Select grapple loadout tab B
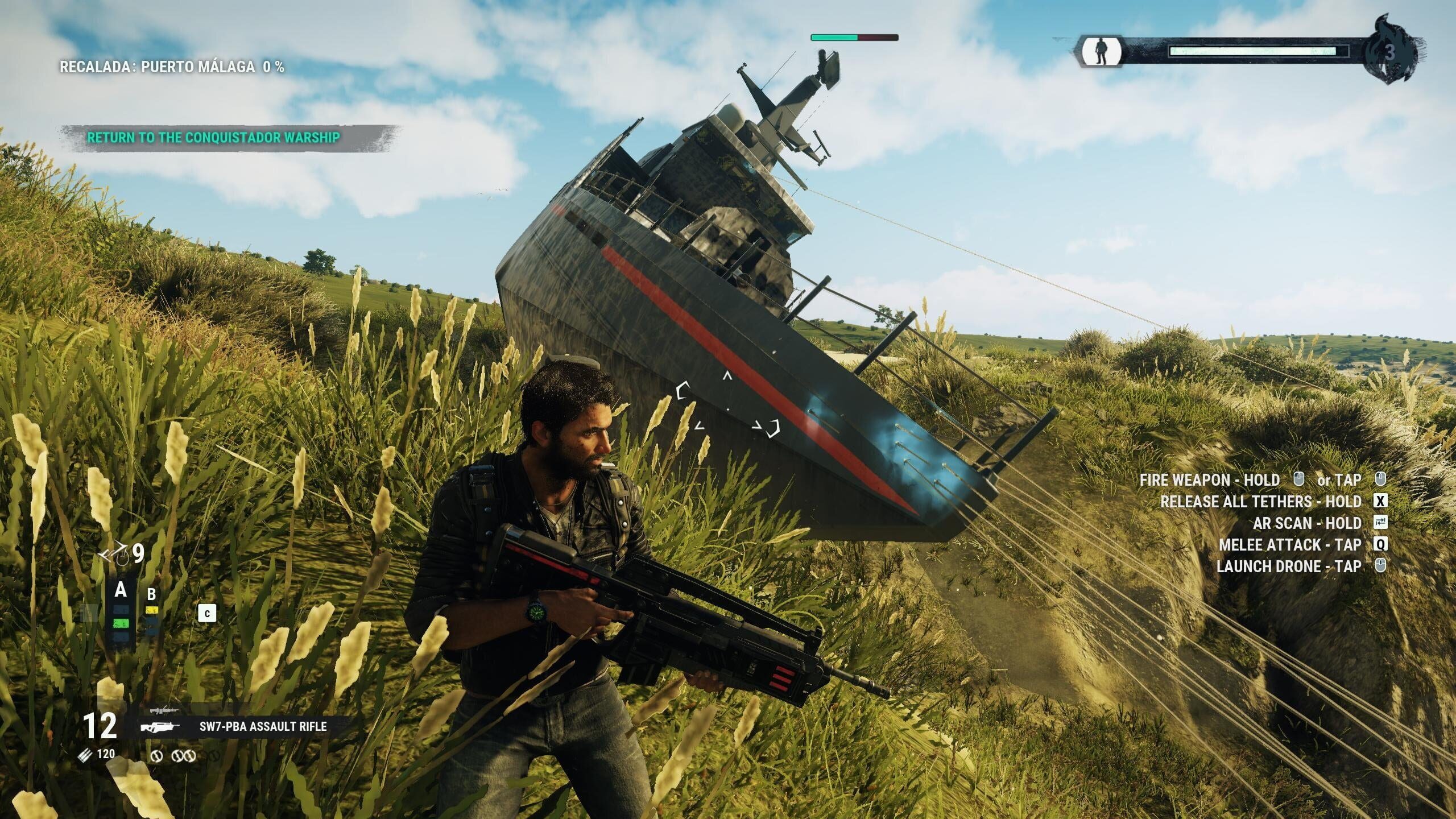 tap(151, 594)
